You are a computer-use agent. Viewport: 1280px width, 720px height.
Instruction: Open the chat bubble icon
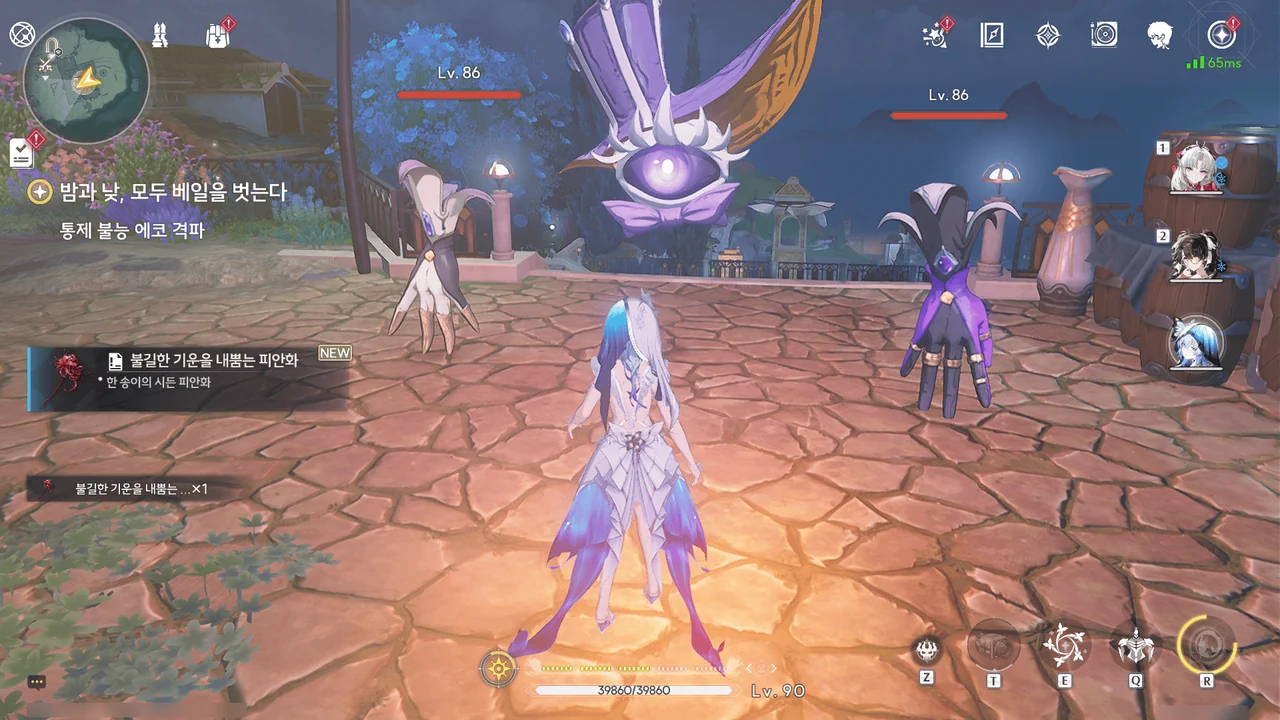[x=37, y=682]
